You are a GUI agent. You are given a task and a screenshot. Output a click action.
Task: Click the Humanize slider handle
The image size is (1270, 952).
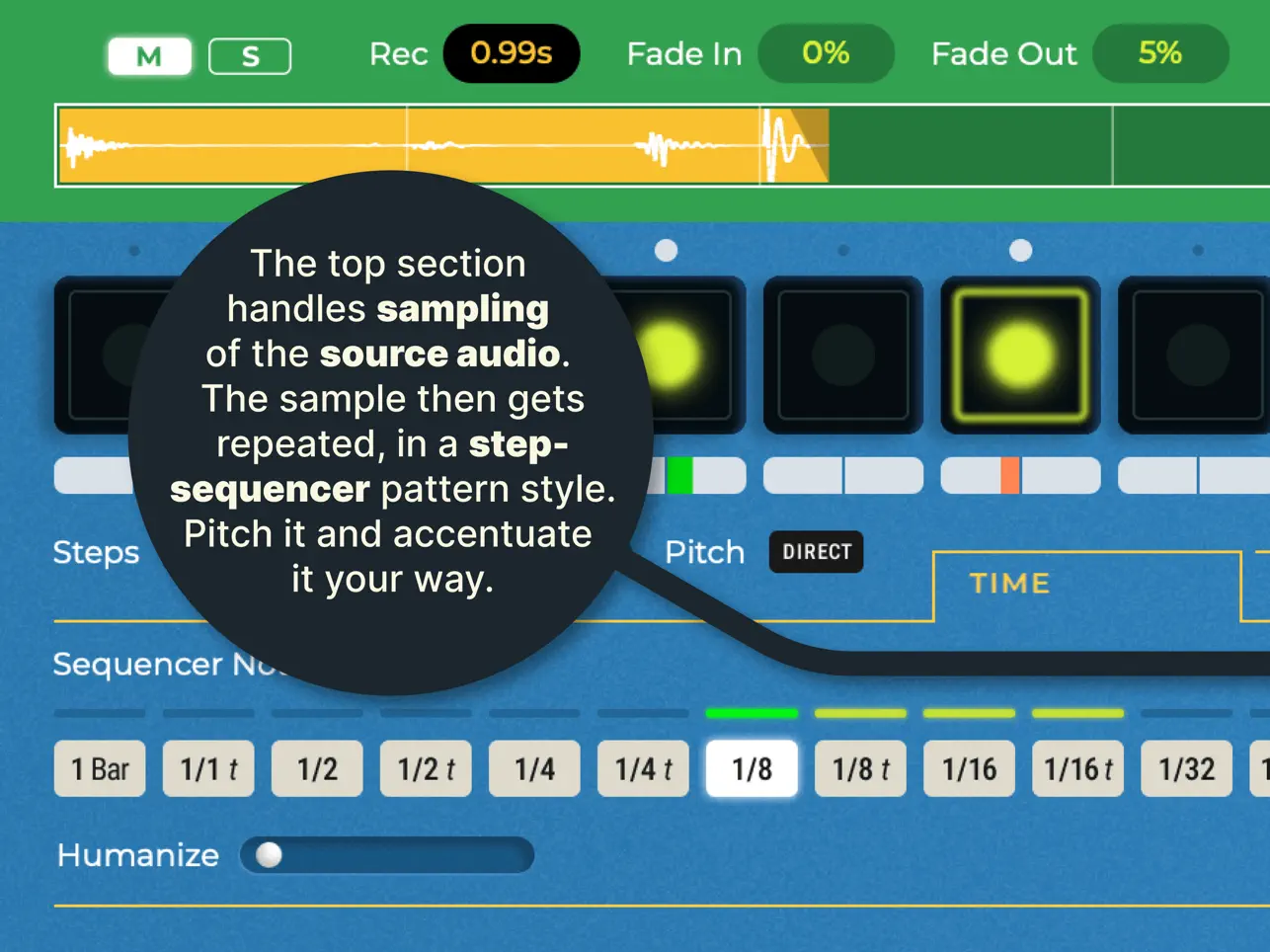point(268,855)
